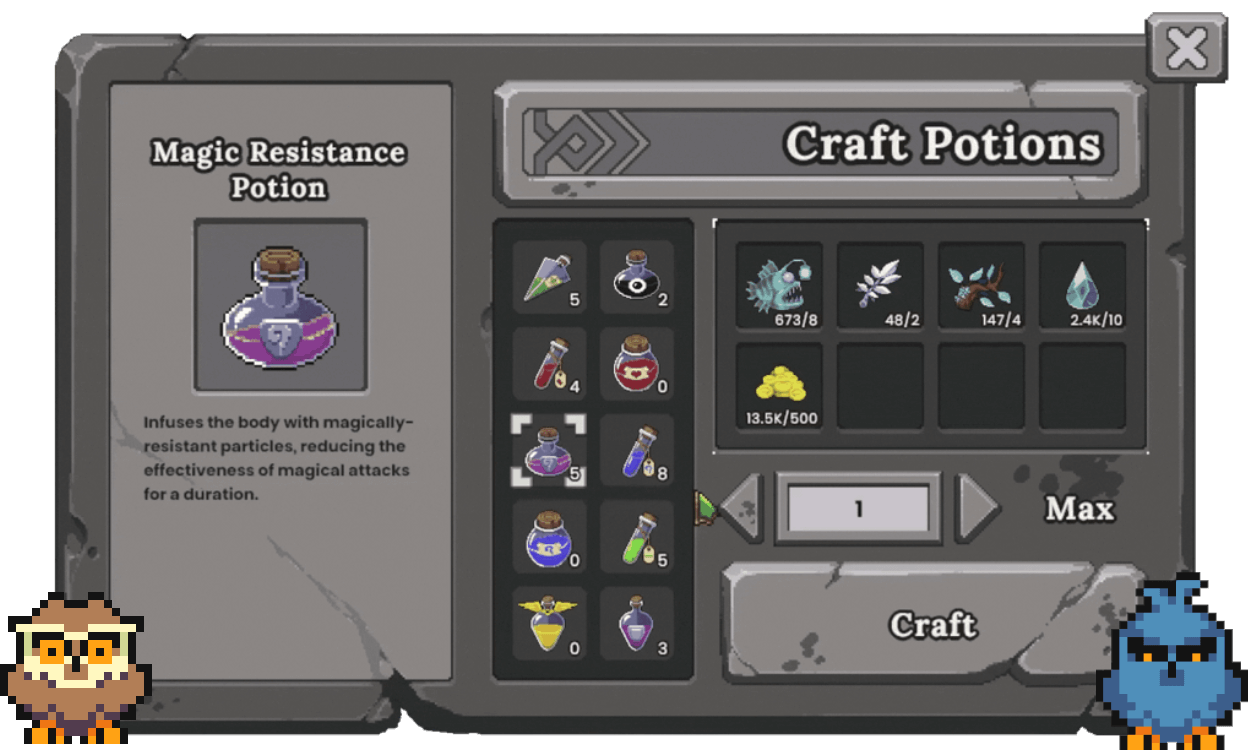
Task: Inspect the frosty branch ingredient
Action: click(x=981, y=285)
